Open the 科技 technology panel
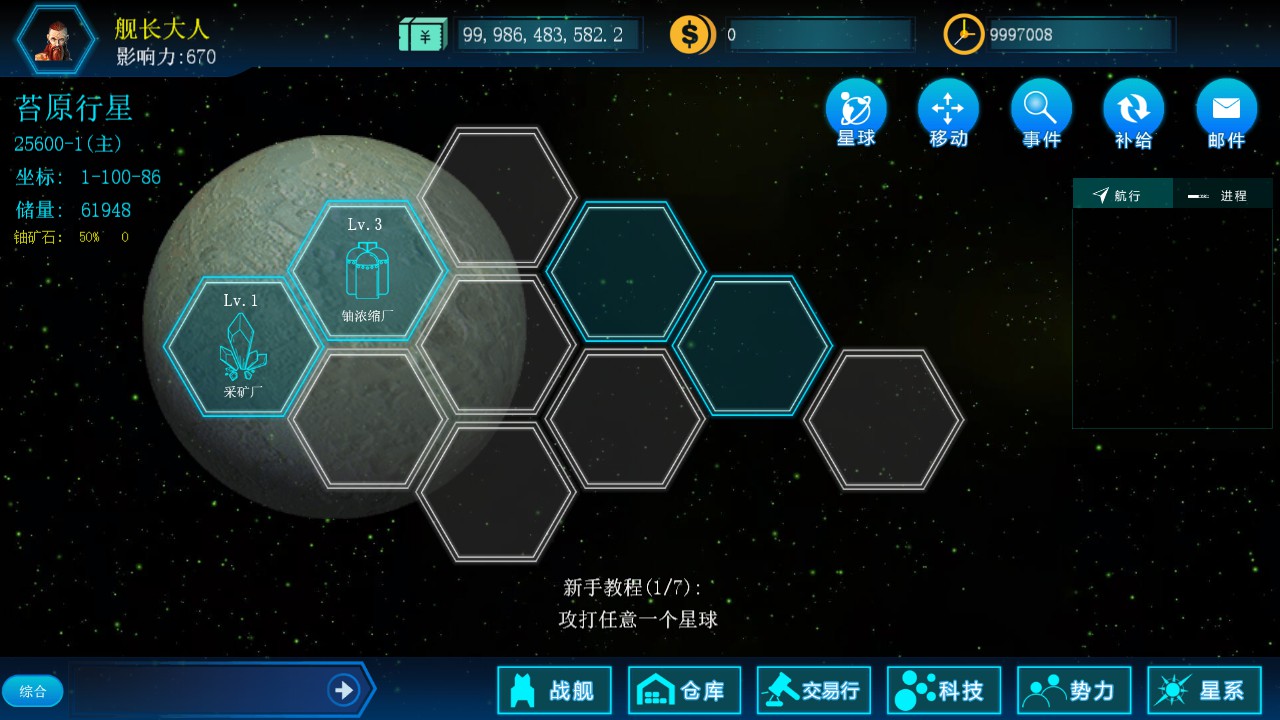 (943, 689)
